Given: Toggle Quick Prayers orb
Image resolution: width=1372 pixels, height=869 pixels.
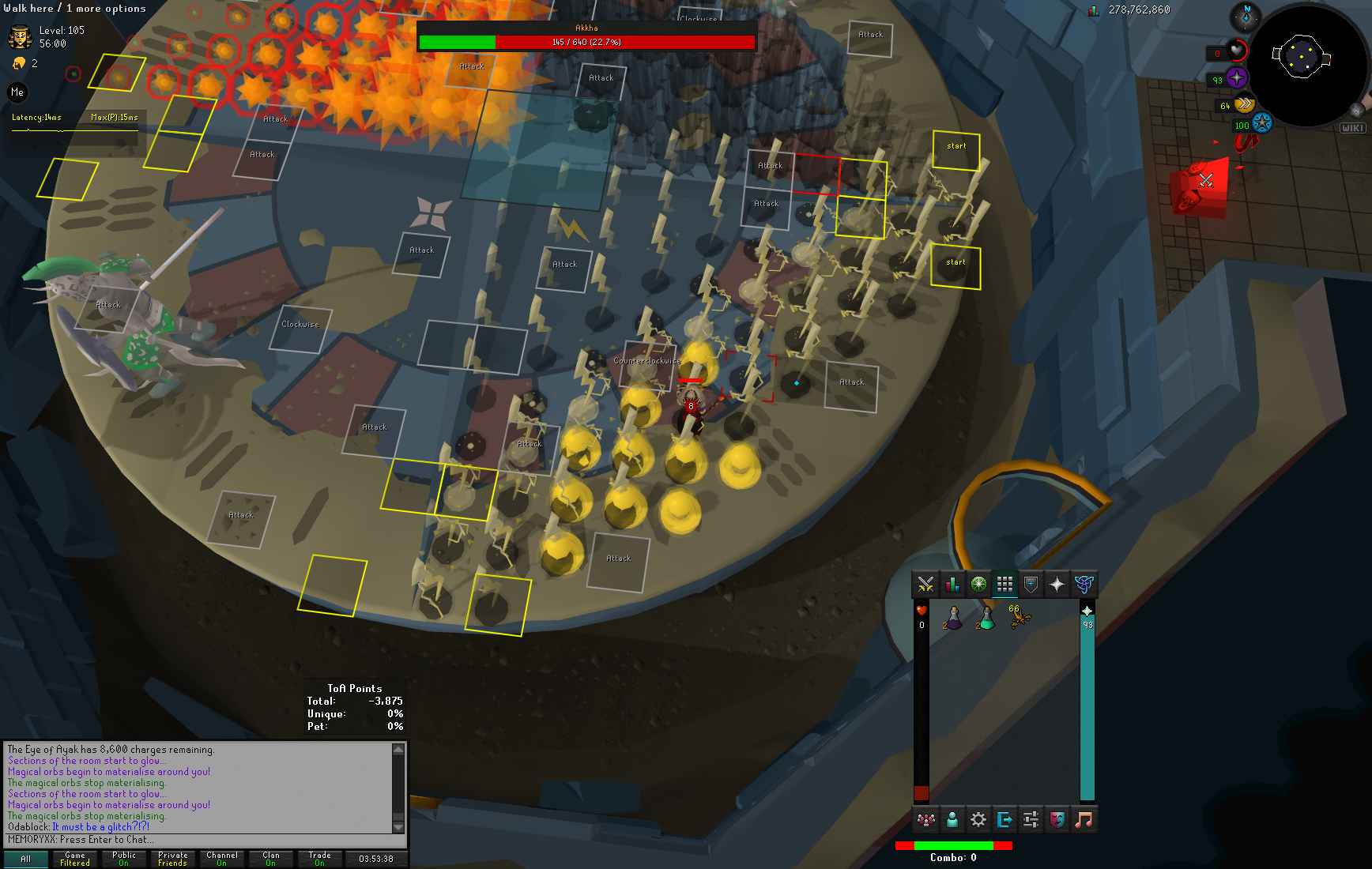Looking at the screenshot, I should pos(1237,77).
